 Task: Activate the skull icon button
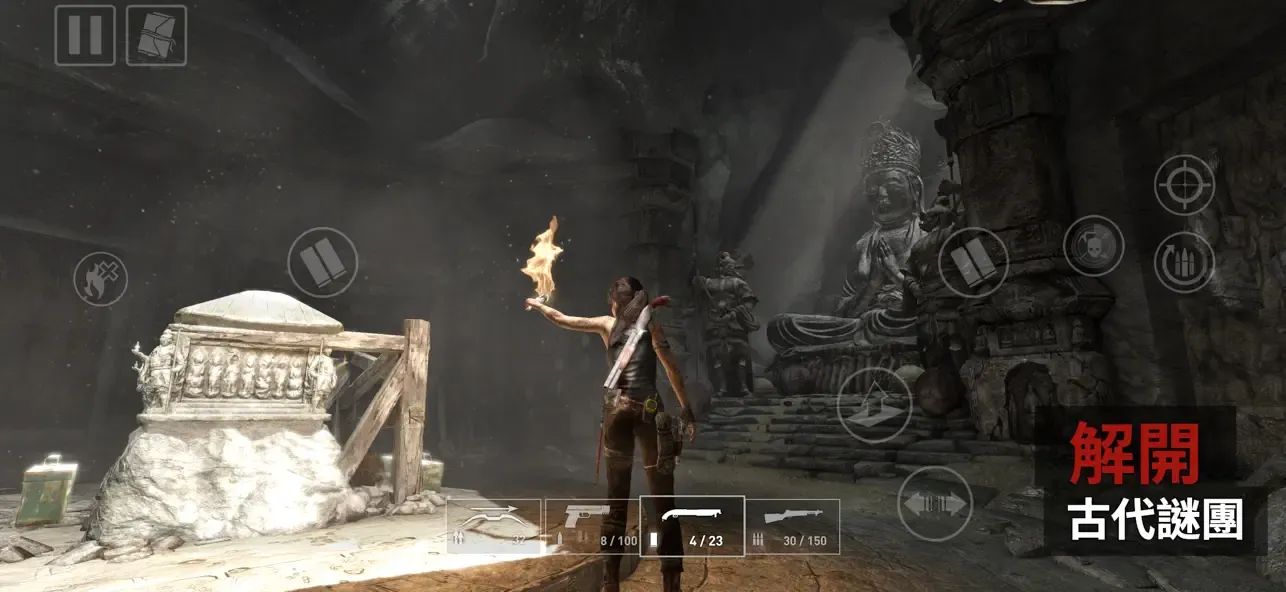(1093, 246)
